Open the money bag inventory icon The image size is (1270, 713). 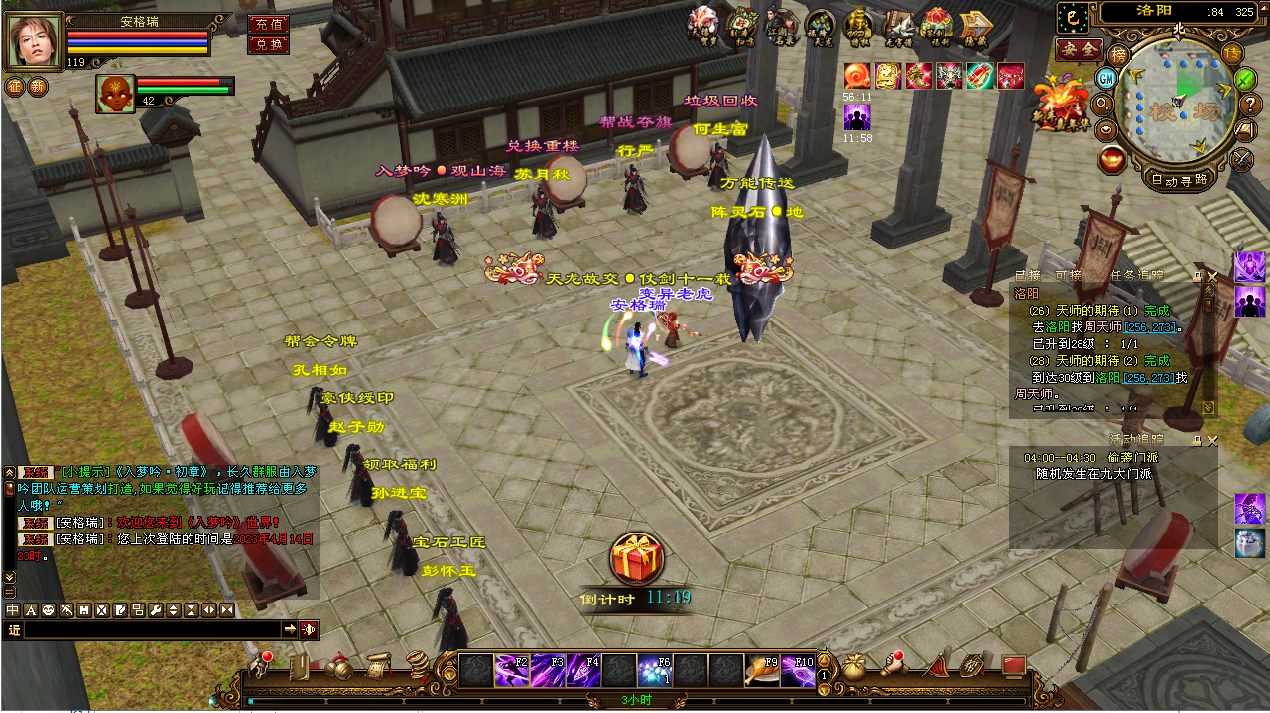click(x=852, y=667)
